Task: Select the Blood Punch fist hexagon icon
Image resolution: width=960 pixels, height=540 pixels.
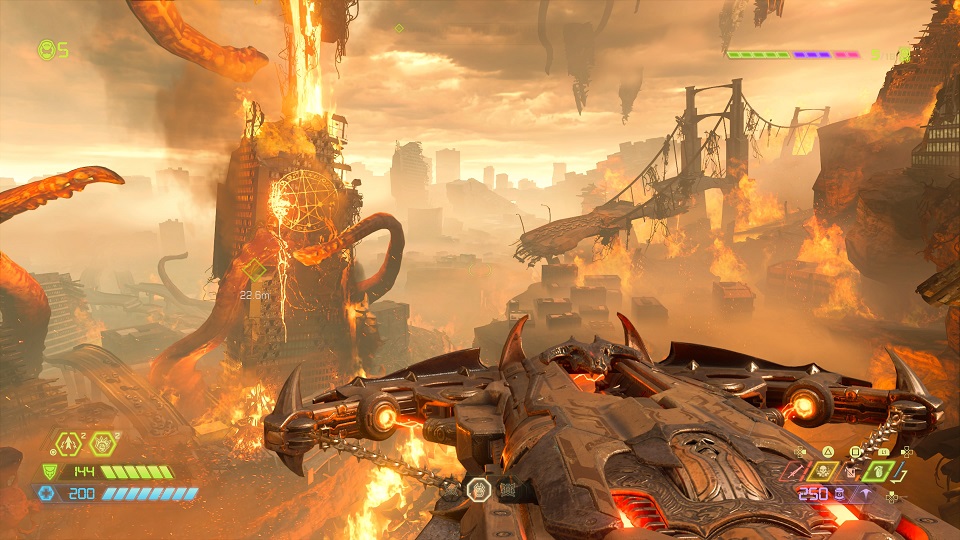Action: coord(103,444)
